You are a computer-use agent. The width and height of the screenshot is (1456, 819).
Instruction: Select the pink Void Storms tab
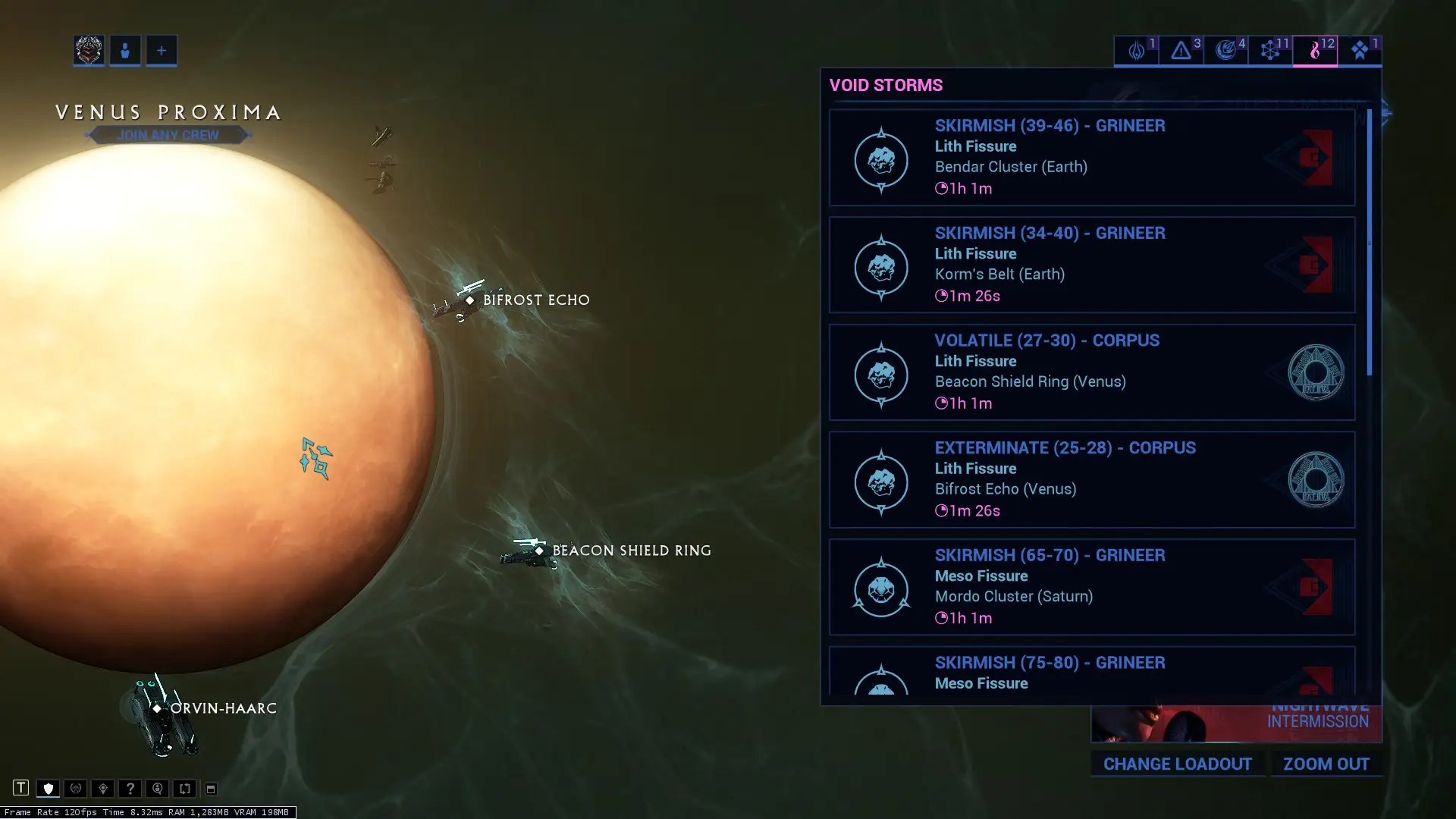[x=1315, y=51]
